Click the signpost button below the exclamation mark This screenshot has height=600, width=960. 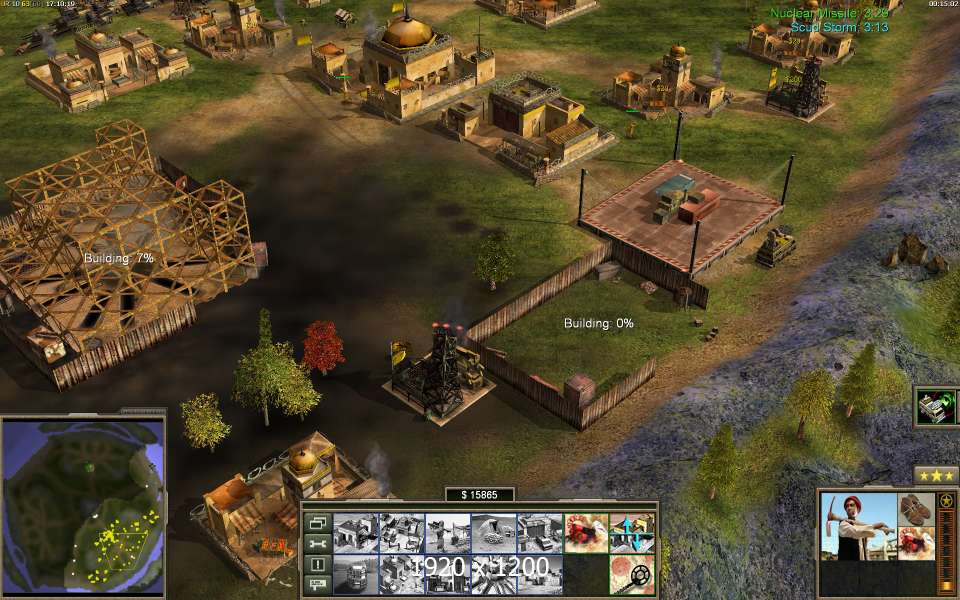click(x=317, y=584)
